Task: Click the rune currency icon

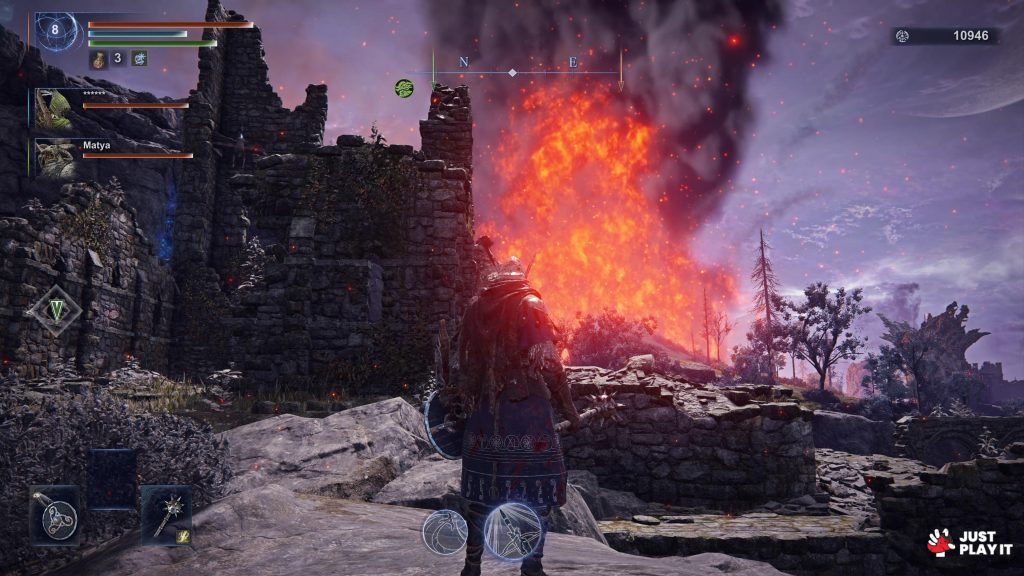Action: tap(902, 36)
